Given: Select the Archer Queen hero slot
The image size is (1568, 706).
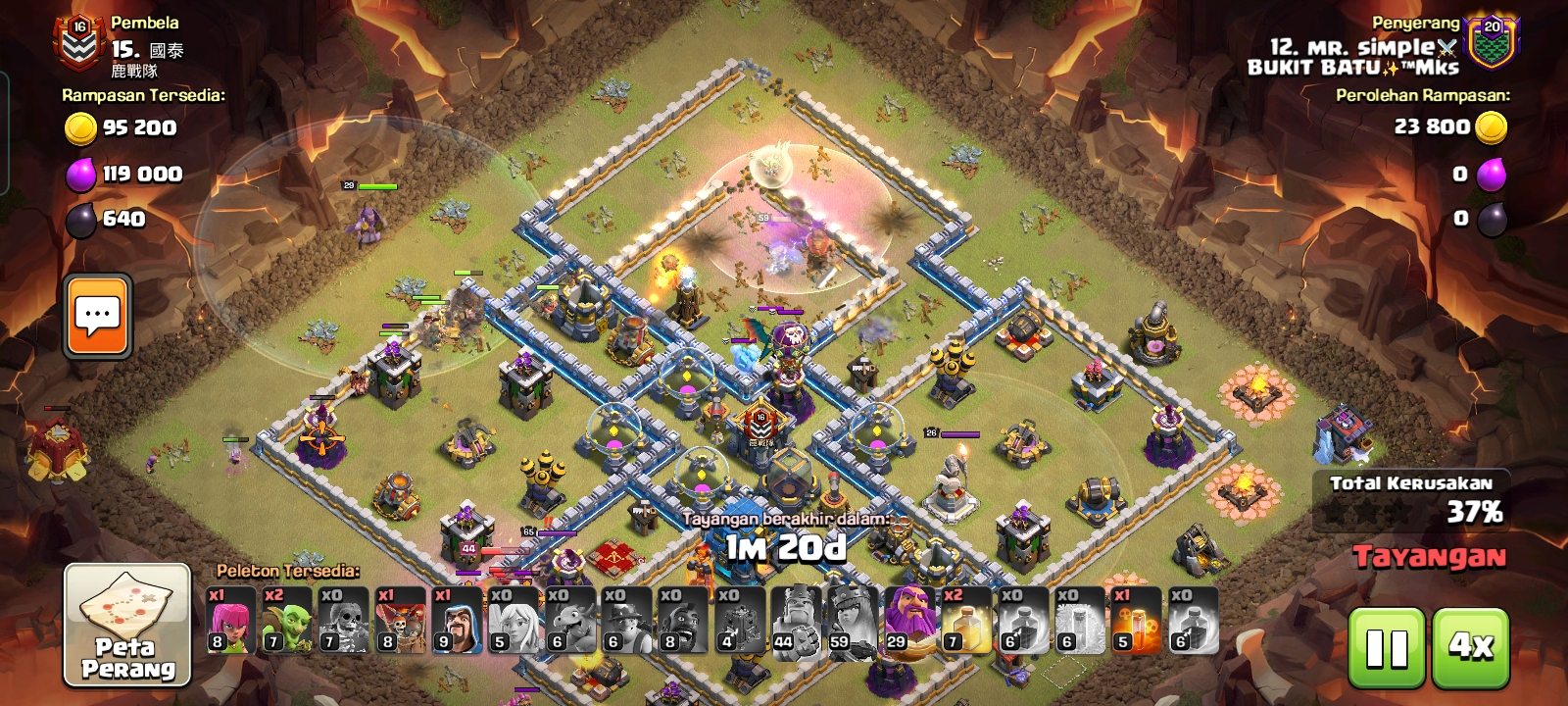Looking at the screenshot, I should tap(853, 621).
